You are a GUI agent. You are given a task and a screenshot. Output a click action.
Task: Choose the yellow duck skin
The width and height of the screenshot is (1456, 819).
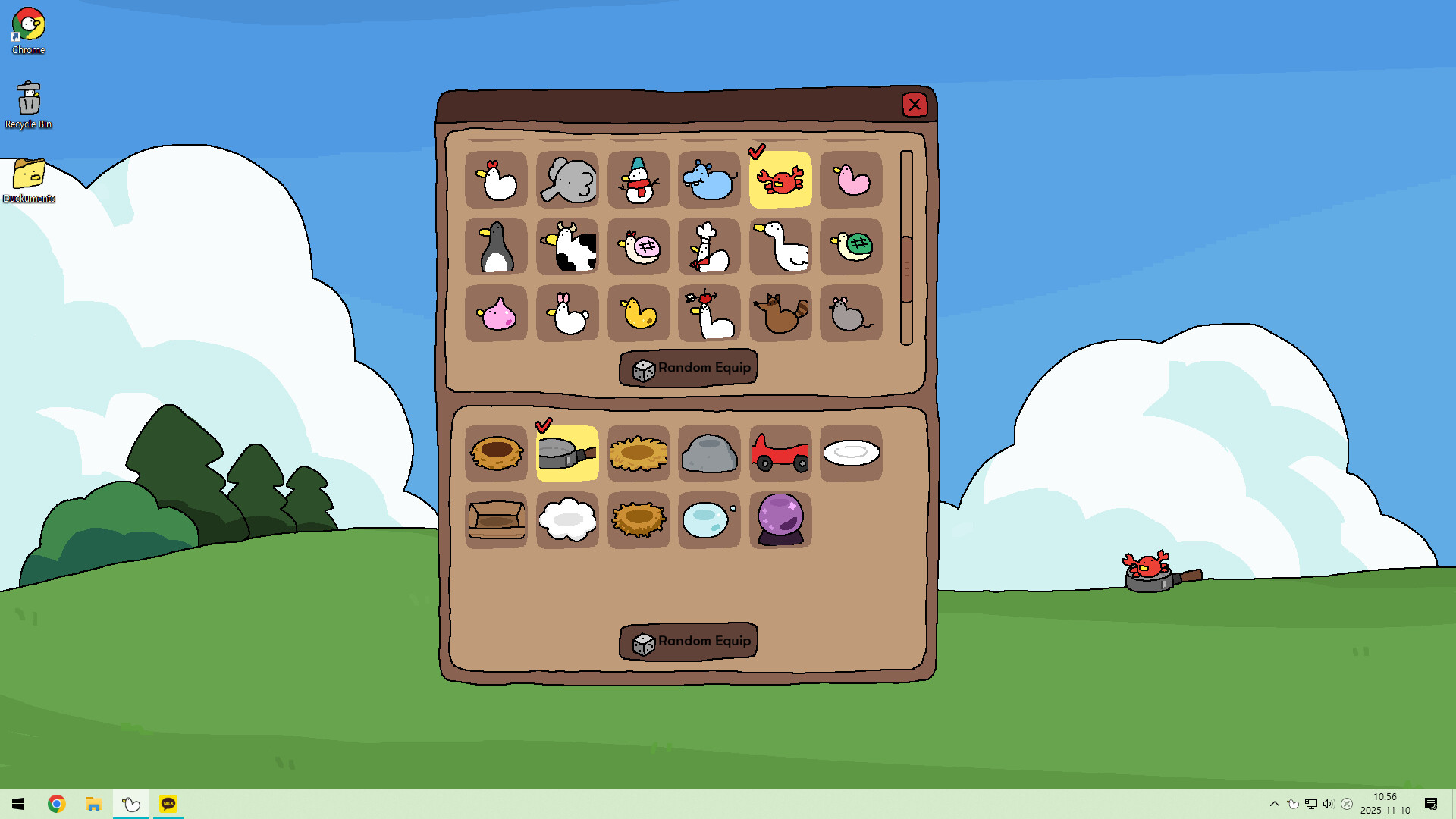(638, 312)
